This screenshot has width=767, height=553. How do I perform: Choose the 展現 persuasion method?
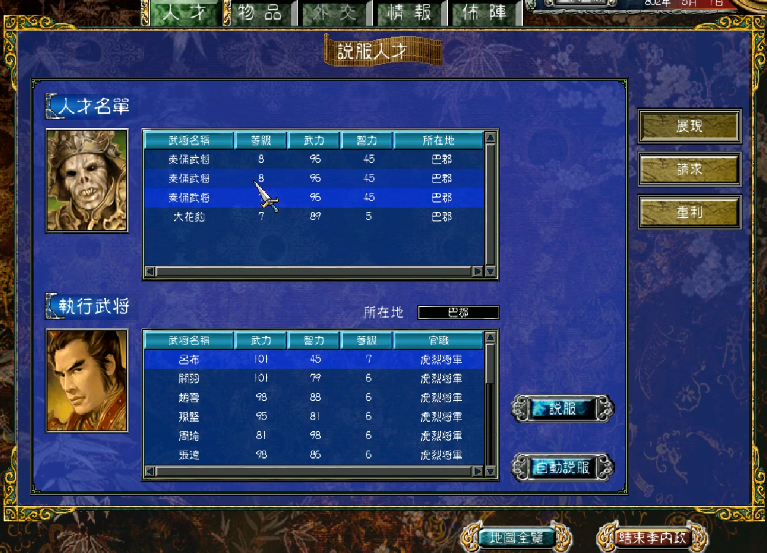click(x=689, y=126)
